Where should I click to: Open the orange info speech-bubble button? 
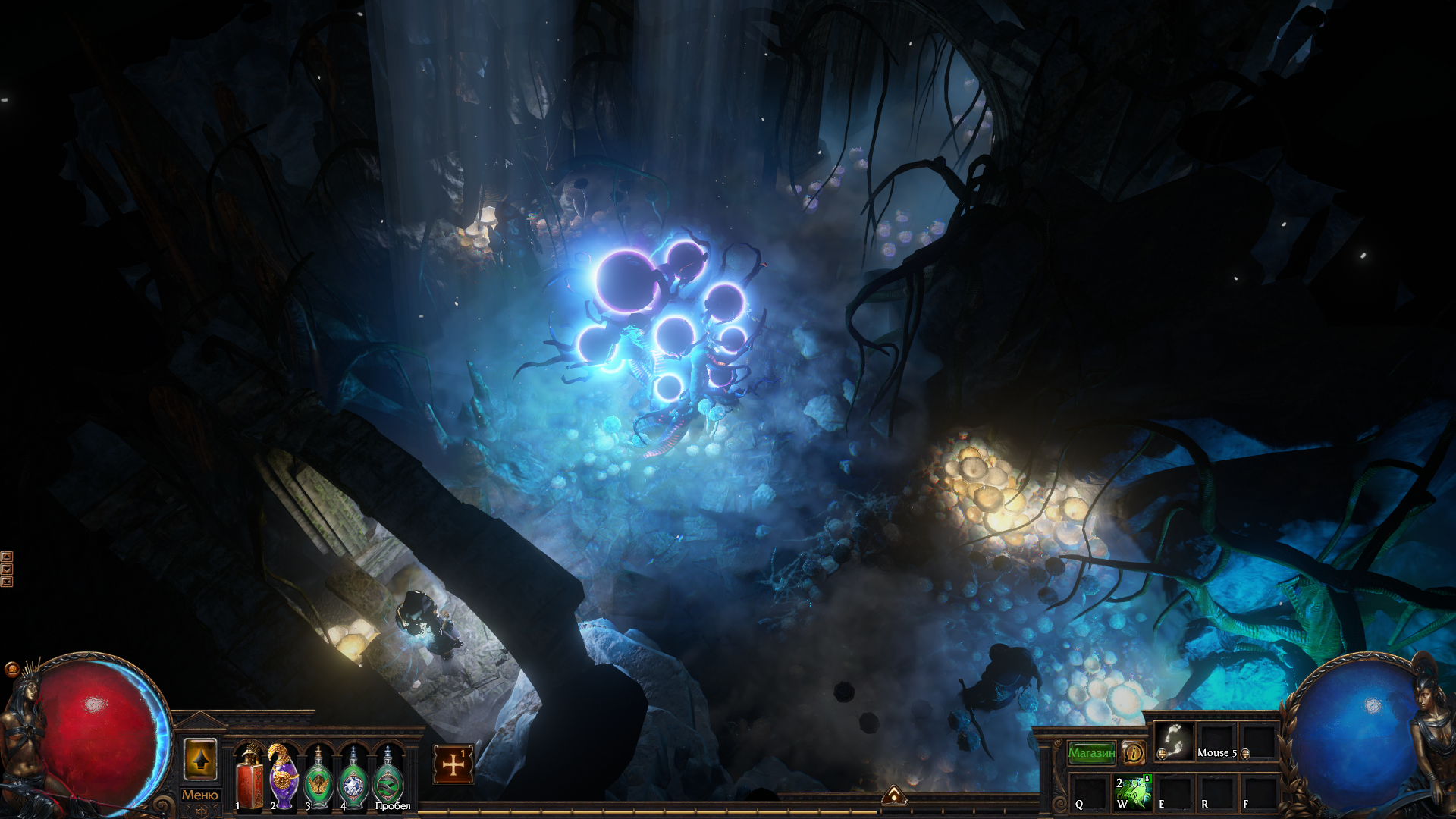coord(1133,753)
